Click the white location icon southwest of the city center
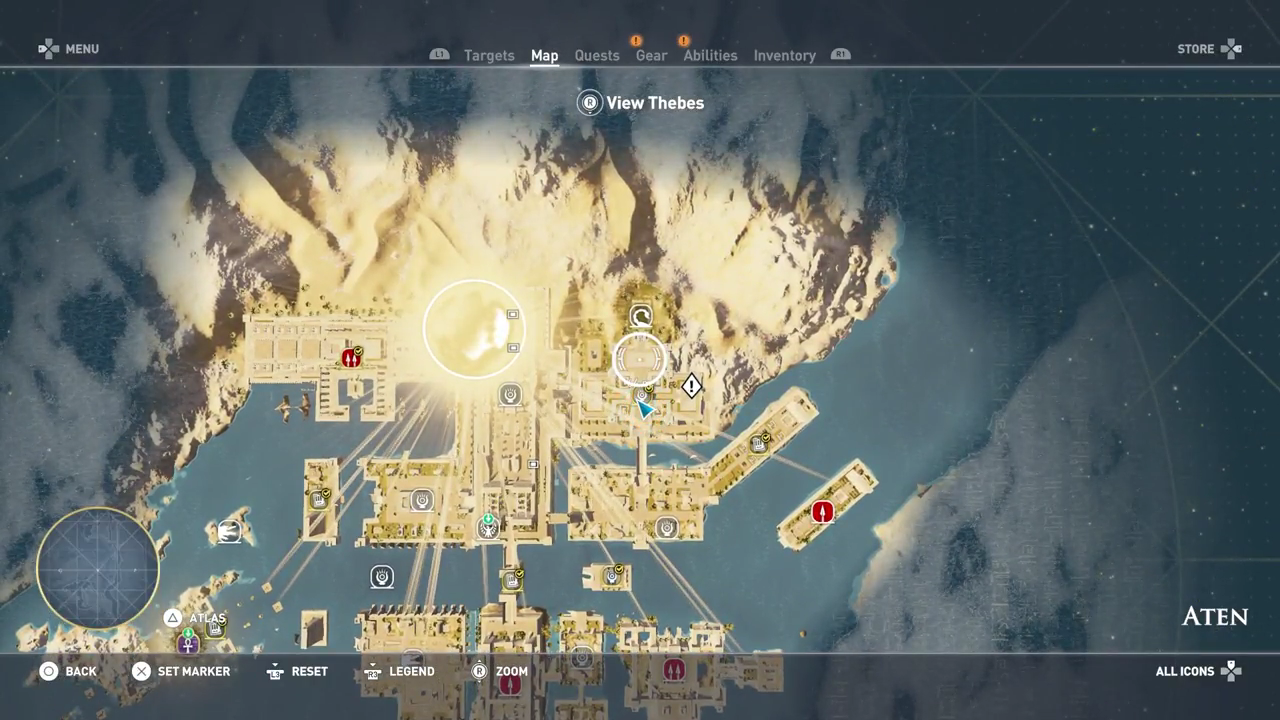1280x720 pixels. pyautogui.click(x=383, y=577)
